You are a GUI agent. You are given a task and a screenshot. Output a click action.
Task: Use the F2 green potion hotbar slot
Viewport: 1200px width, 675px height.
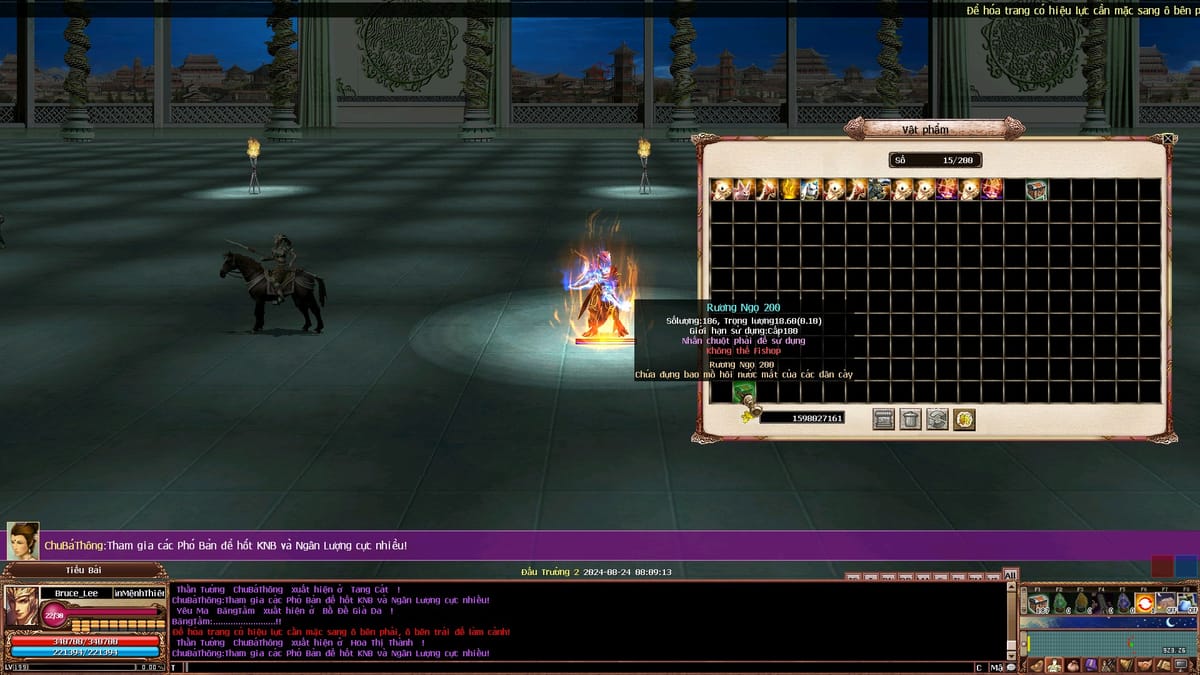1060,603
